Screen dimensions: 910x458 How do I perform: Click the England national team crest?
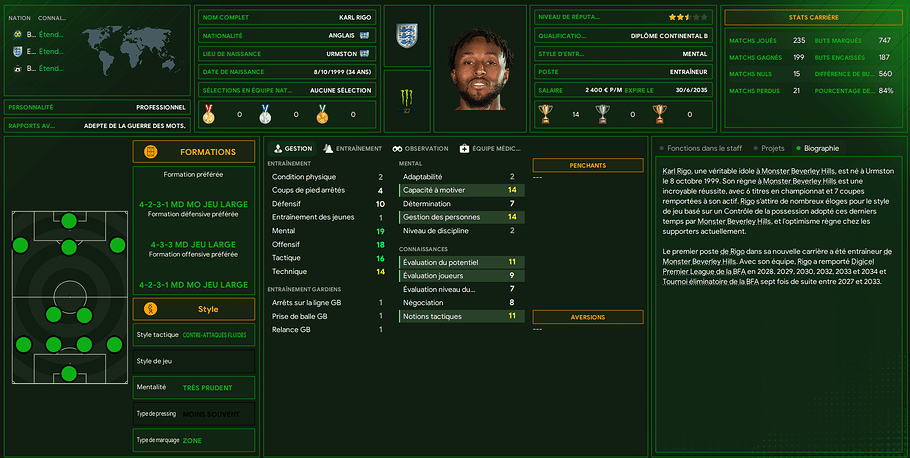click(407, 36)
